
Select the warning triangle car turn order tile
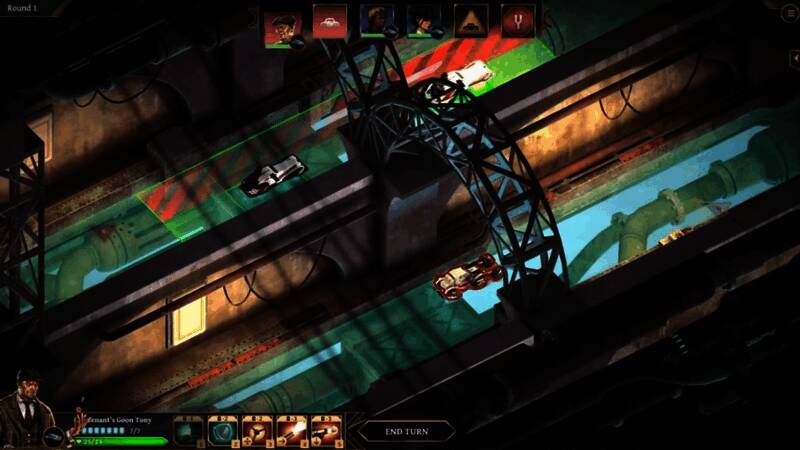(471, 21)
